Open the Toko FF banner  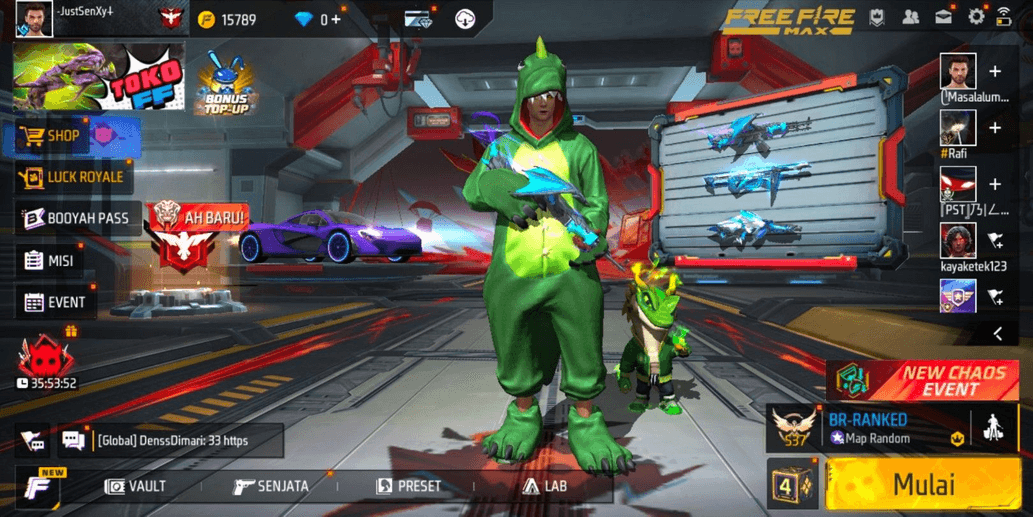point(98,77)
